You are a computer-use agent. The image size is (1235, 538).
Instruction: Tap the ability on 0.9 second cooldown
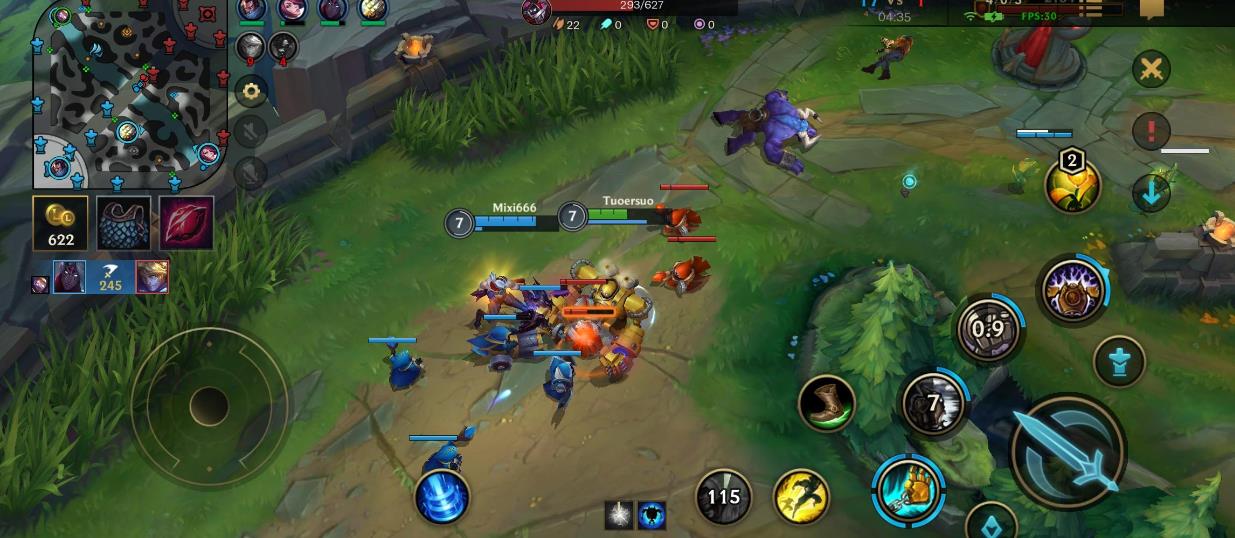[x=988, y=328]
